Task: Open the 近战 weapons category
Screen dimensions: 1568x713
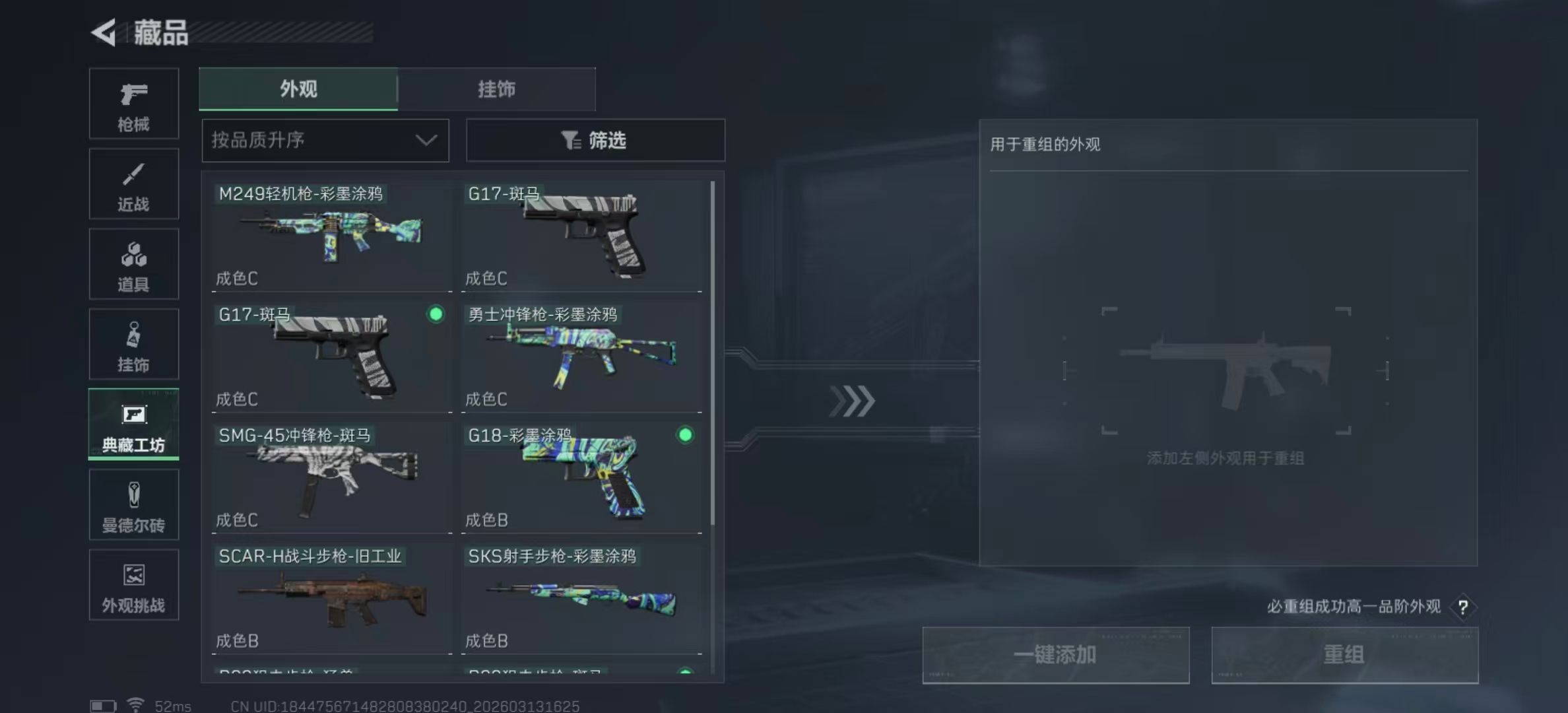Action: point(133,184)
